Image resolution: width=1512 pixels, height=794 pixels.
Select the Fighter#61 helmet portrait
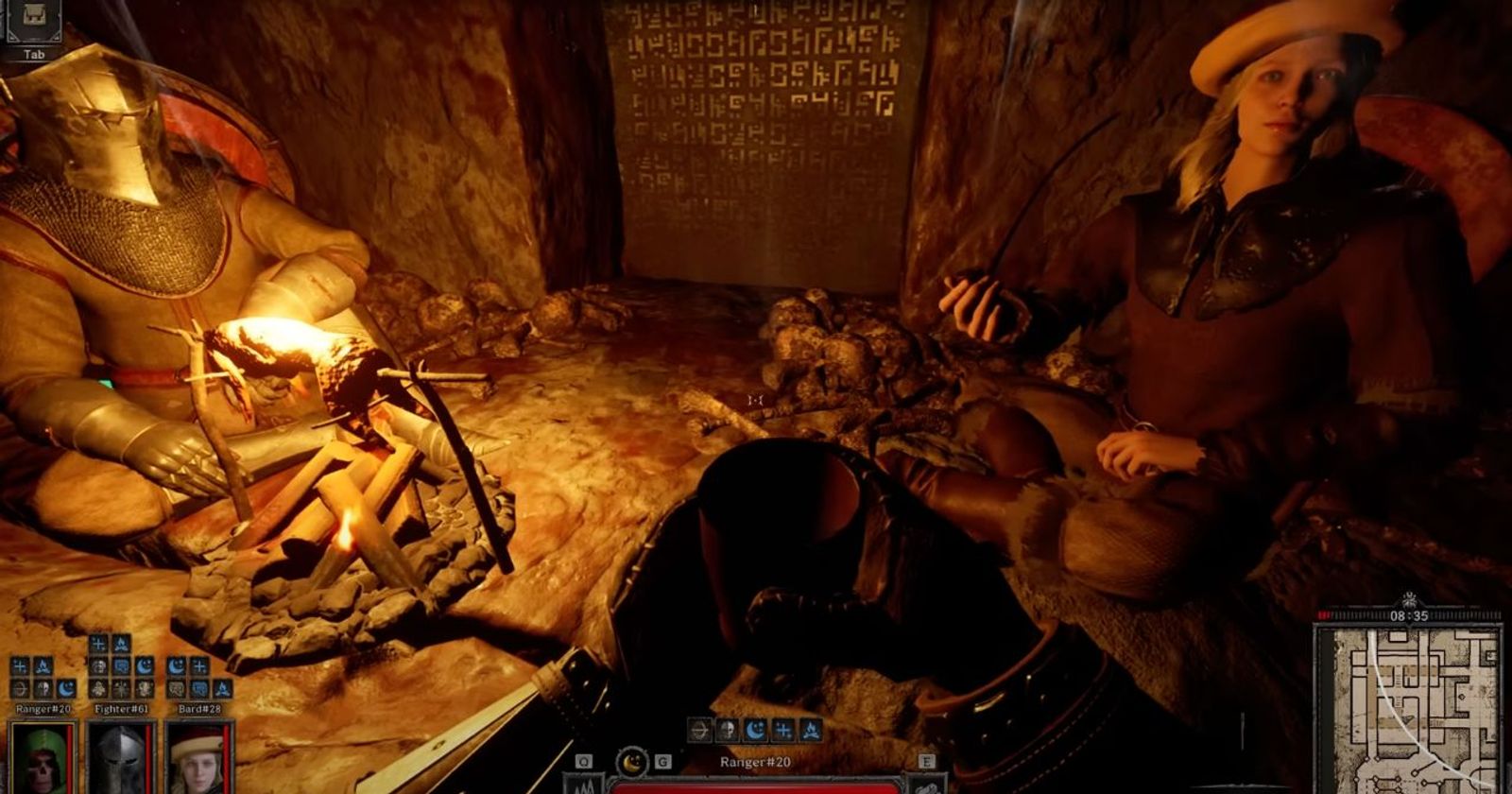click(x=122, y=758)
